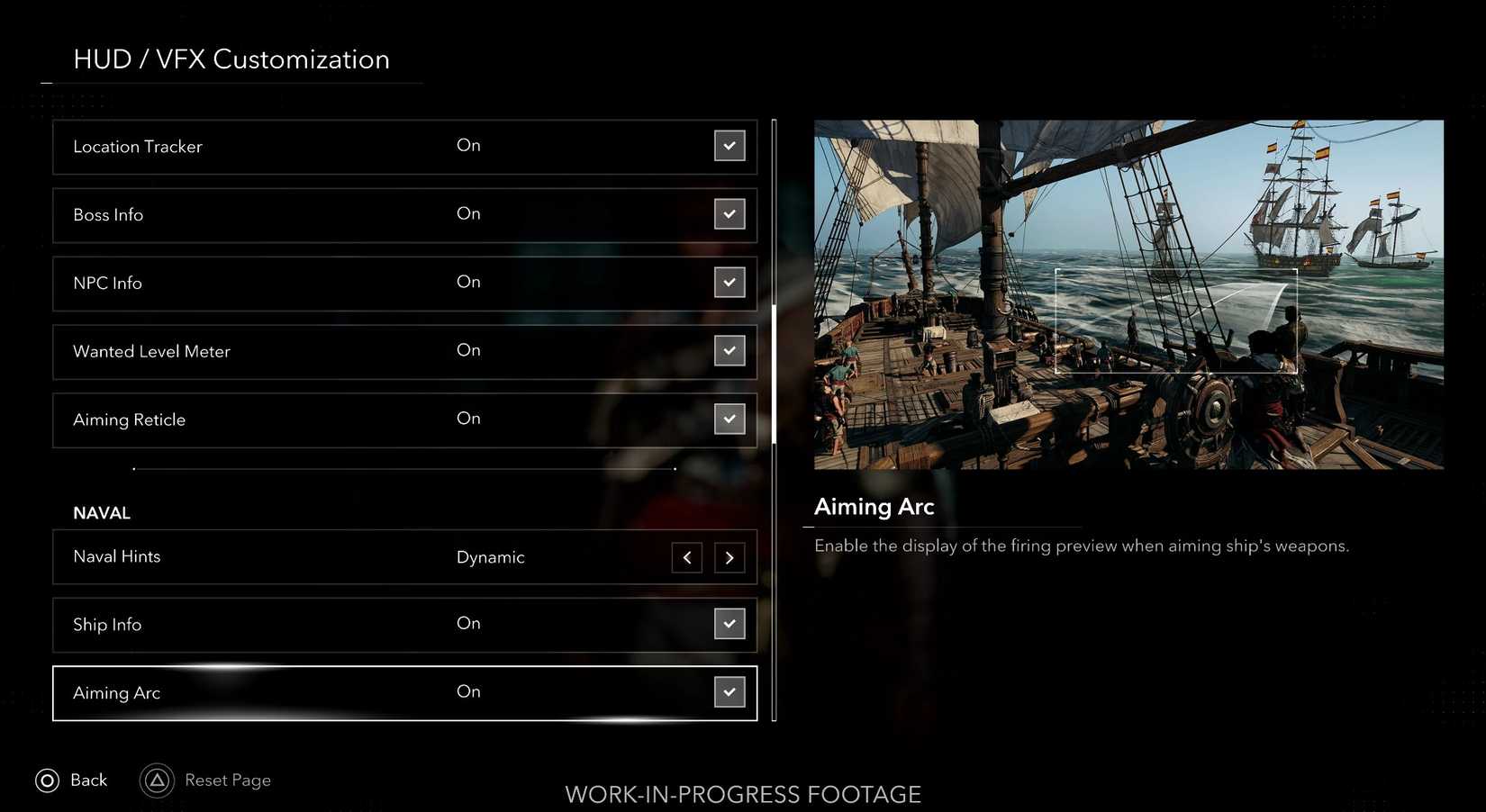This screenshot has height=812, width=1486.
Task: Toggle the Wanted Level Meter off
Action: [x=729, y=350]
